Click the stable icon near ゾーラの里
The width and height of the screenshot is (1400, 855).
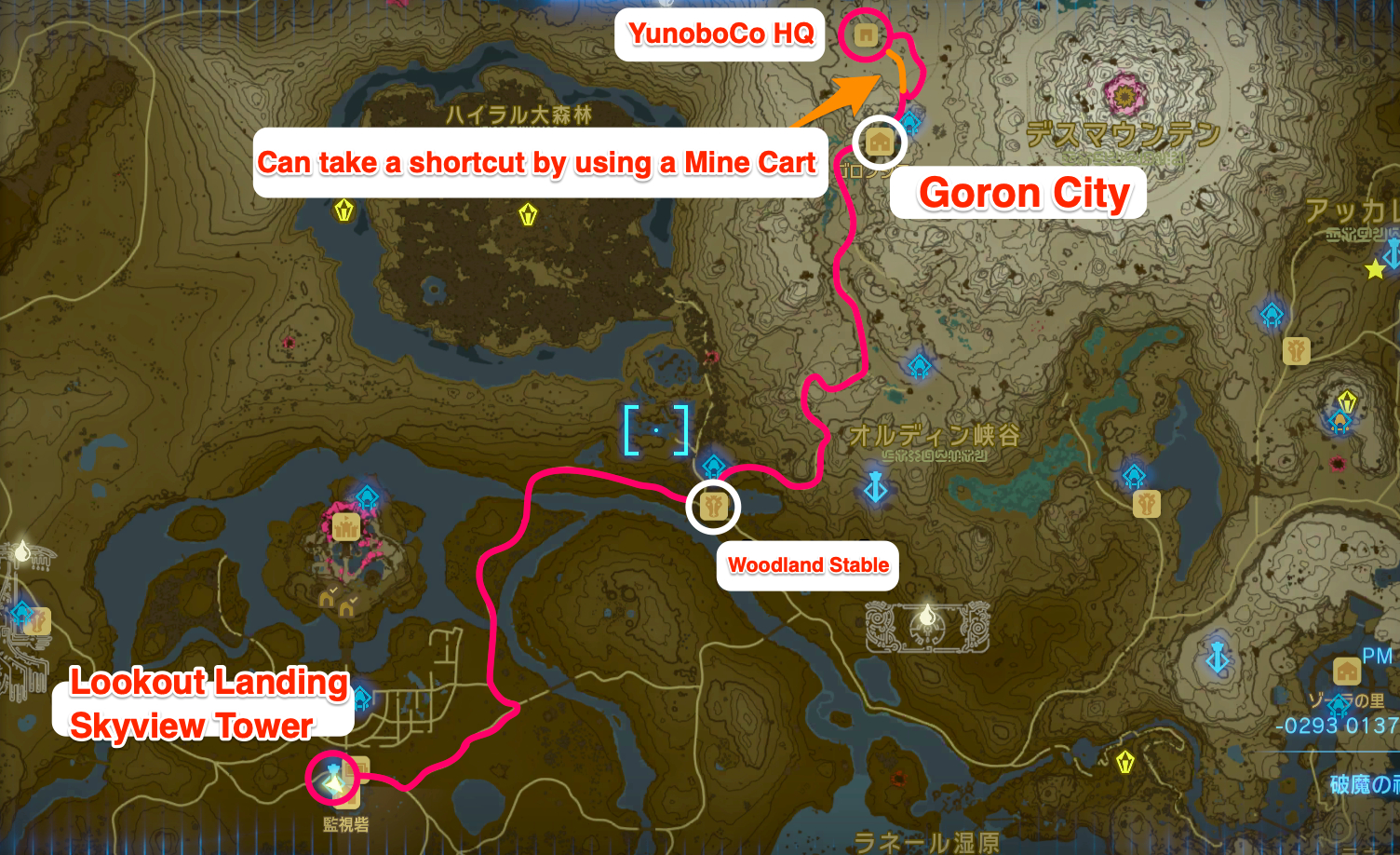(1346, 672)
